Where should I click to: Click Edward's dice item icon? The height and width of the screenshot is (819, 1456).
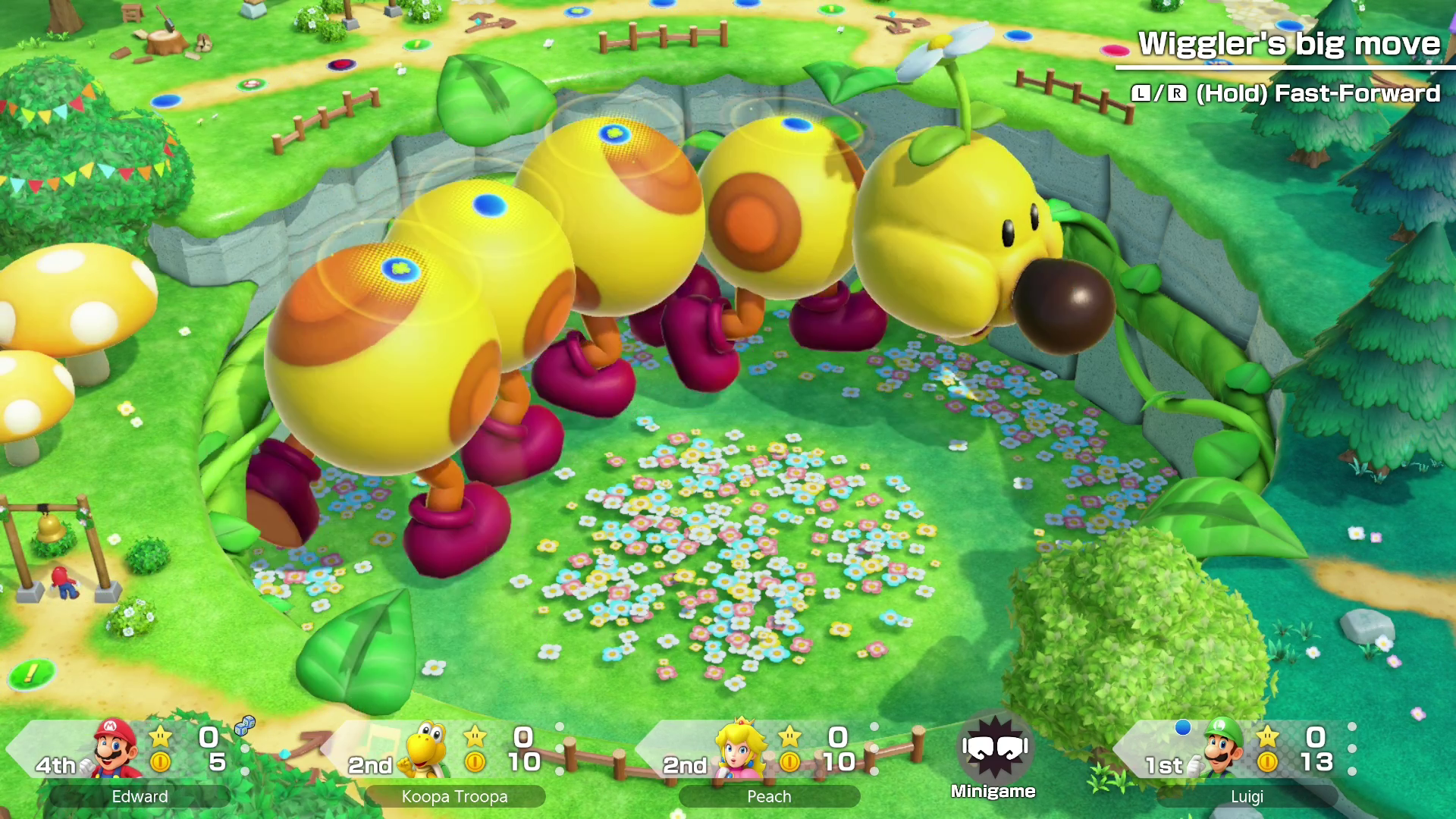(244, 726)
